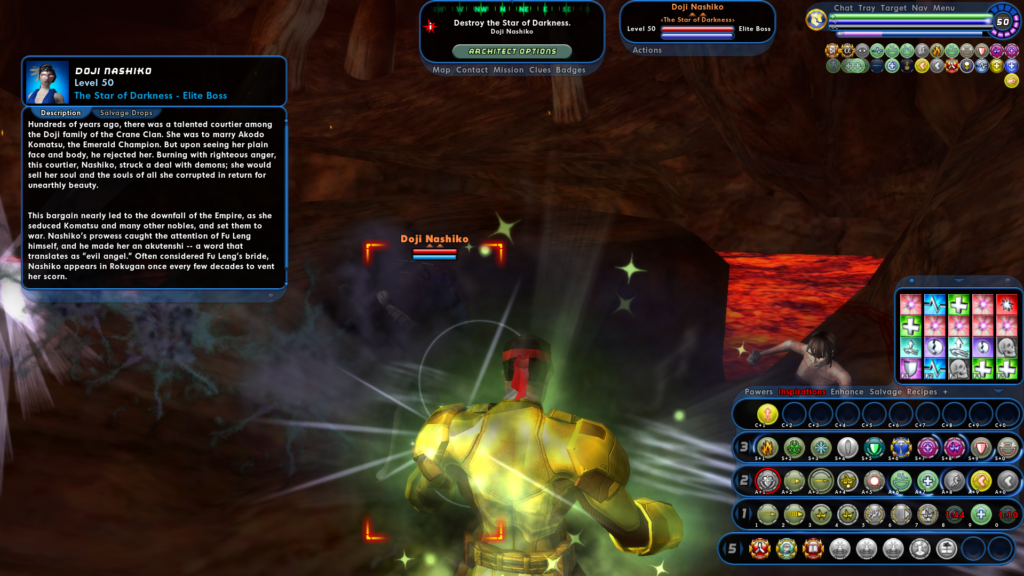
Task: View the Badges window
Action: (x=571, y=70)
